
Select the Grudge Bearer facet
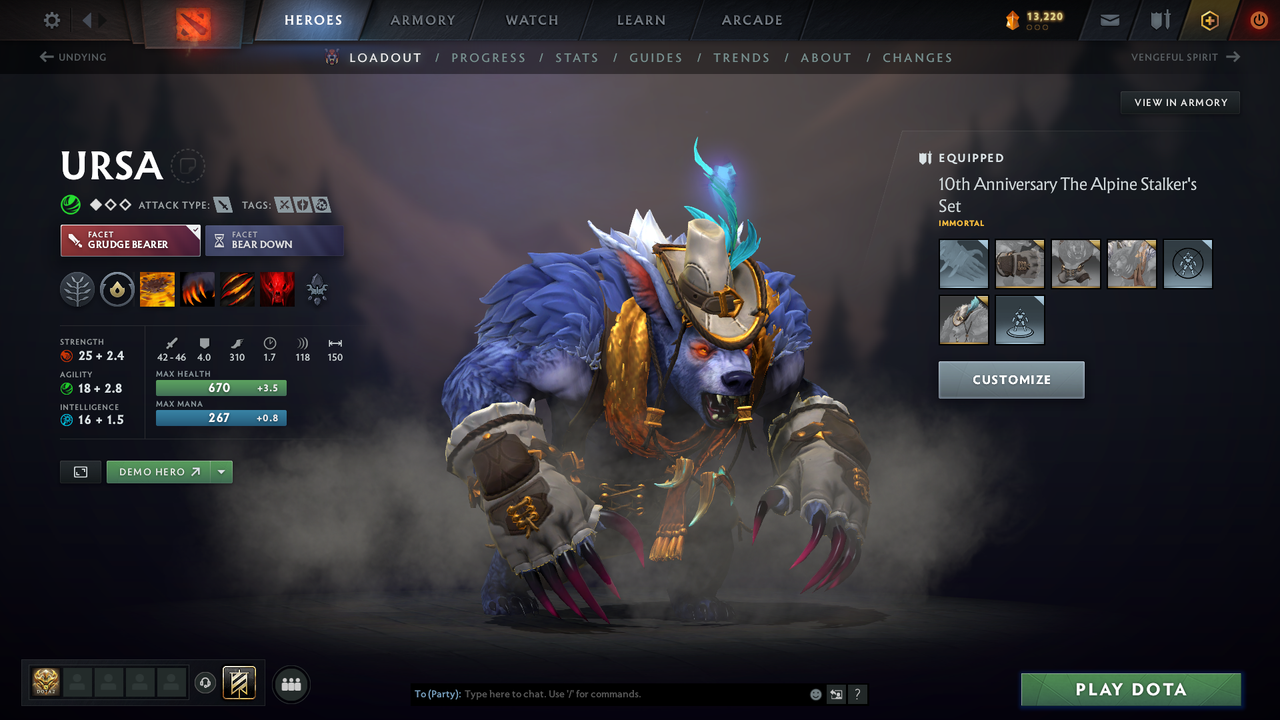point(130,240)
